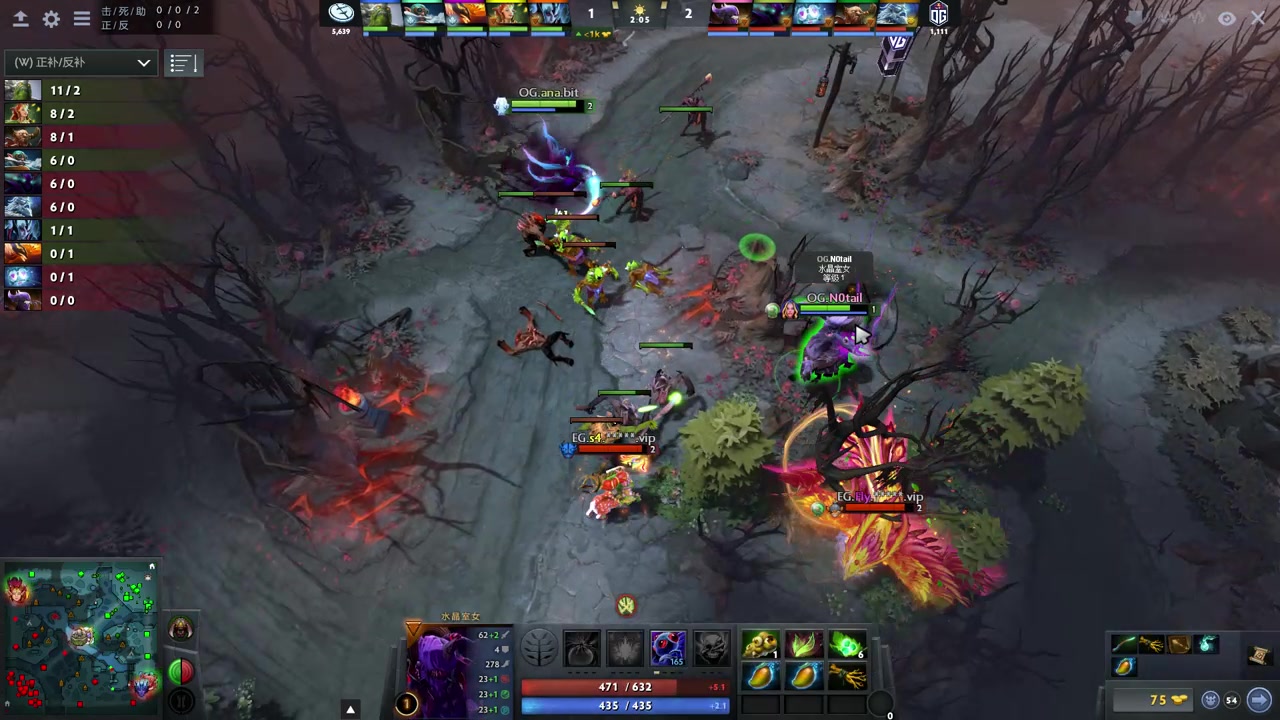Toggle the stat list sort button
Screen dimensions: 1280x720
coord(181,63)
